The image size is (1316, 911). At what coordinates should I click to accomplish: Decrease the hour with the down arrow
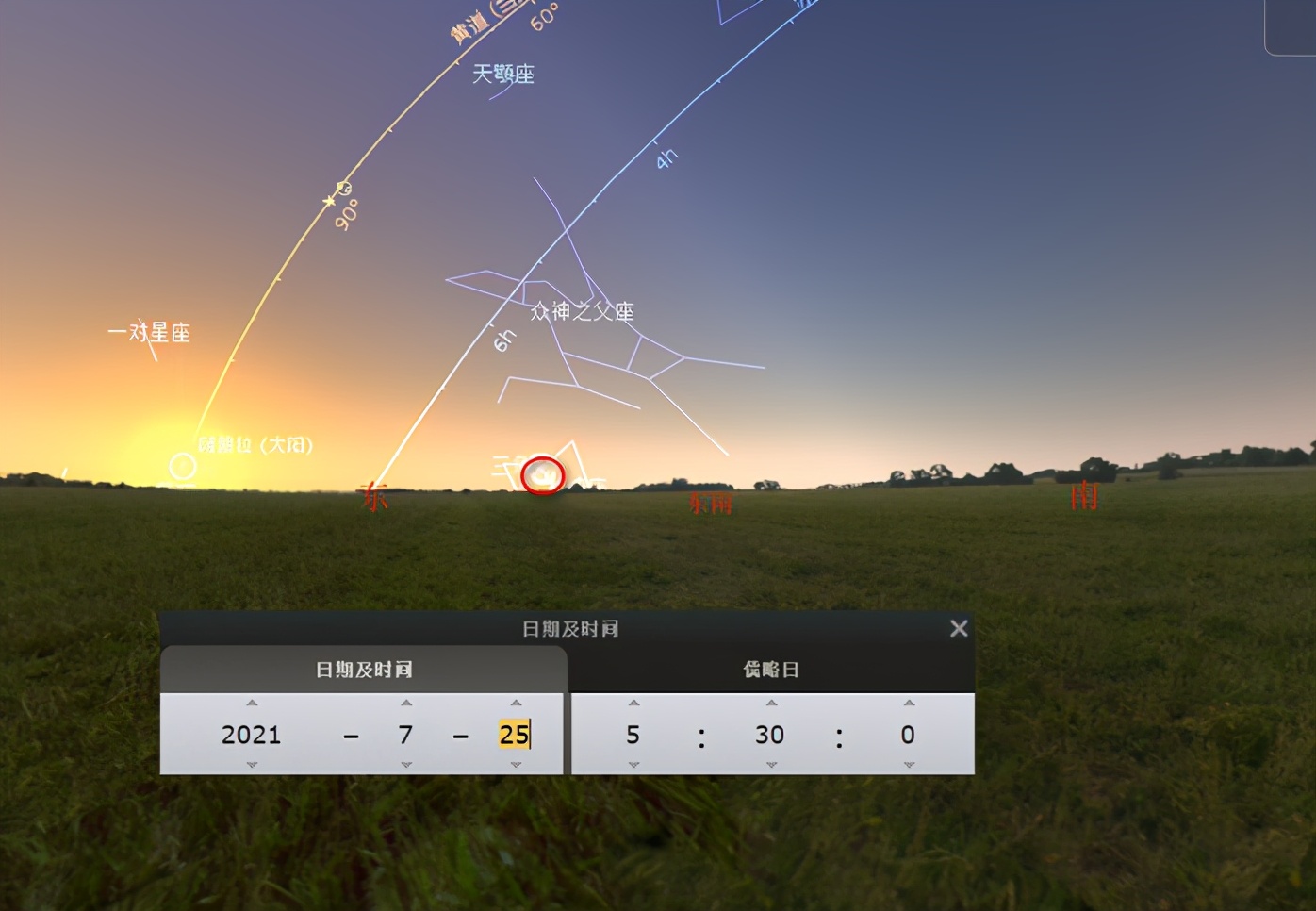click(x=633, y=765)
